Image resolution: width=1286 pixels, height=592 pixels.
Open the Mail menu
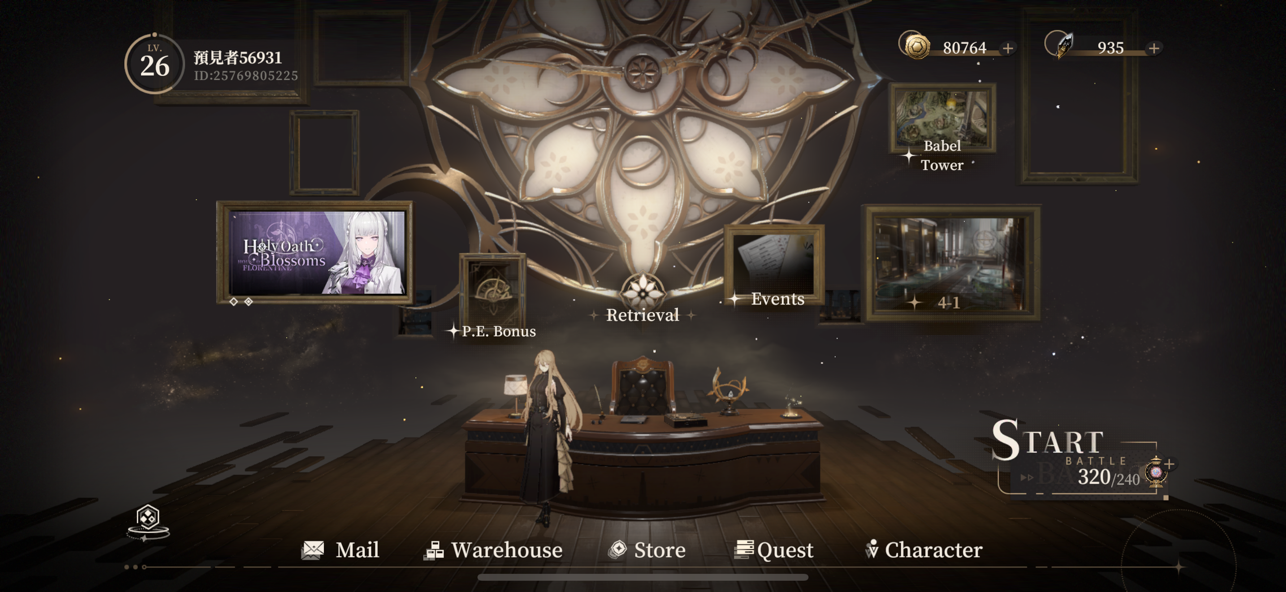[x=341, y=550]
